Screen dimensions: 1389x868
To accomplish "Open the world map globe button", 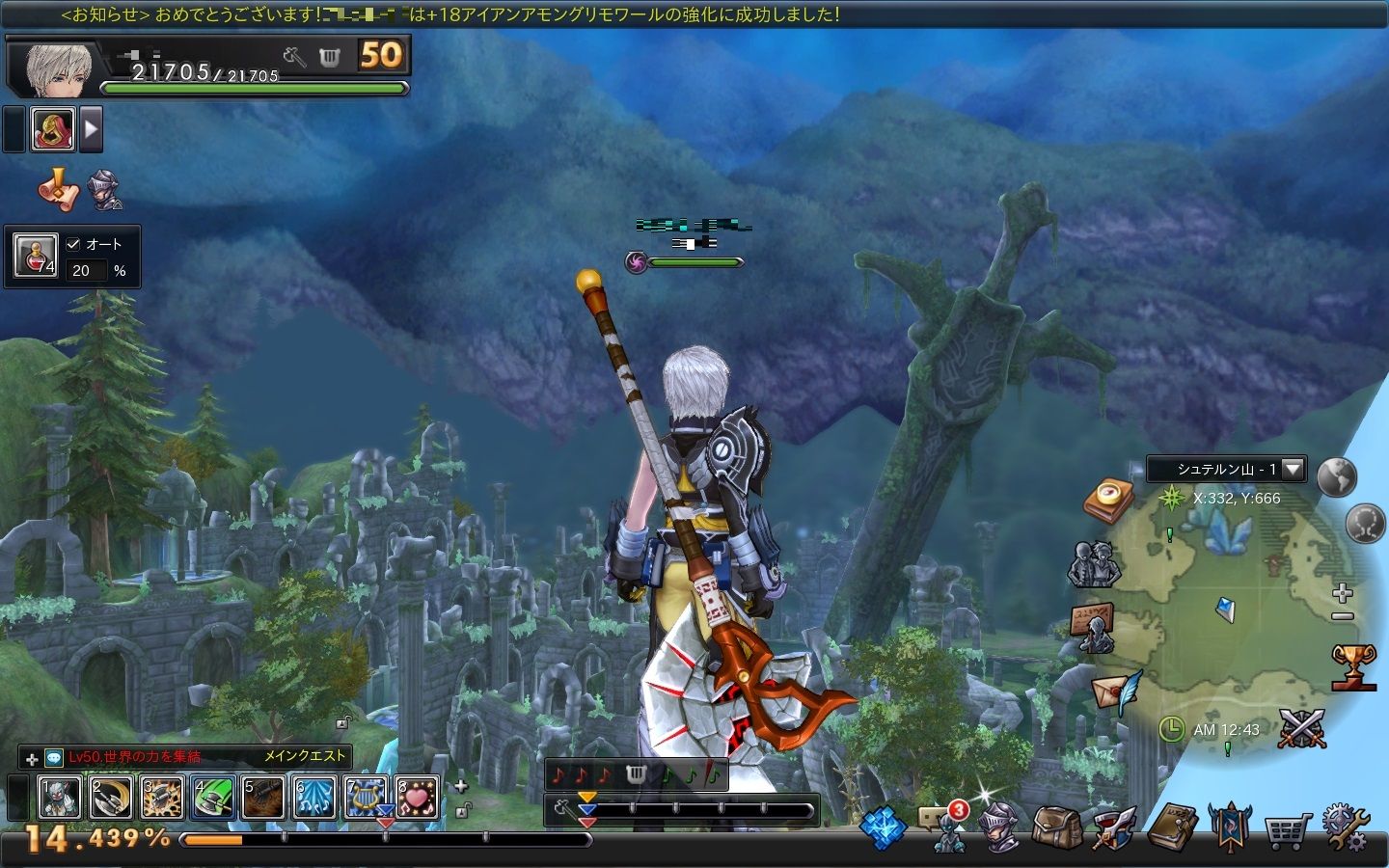I will click(x=1337, y=477).
